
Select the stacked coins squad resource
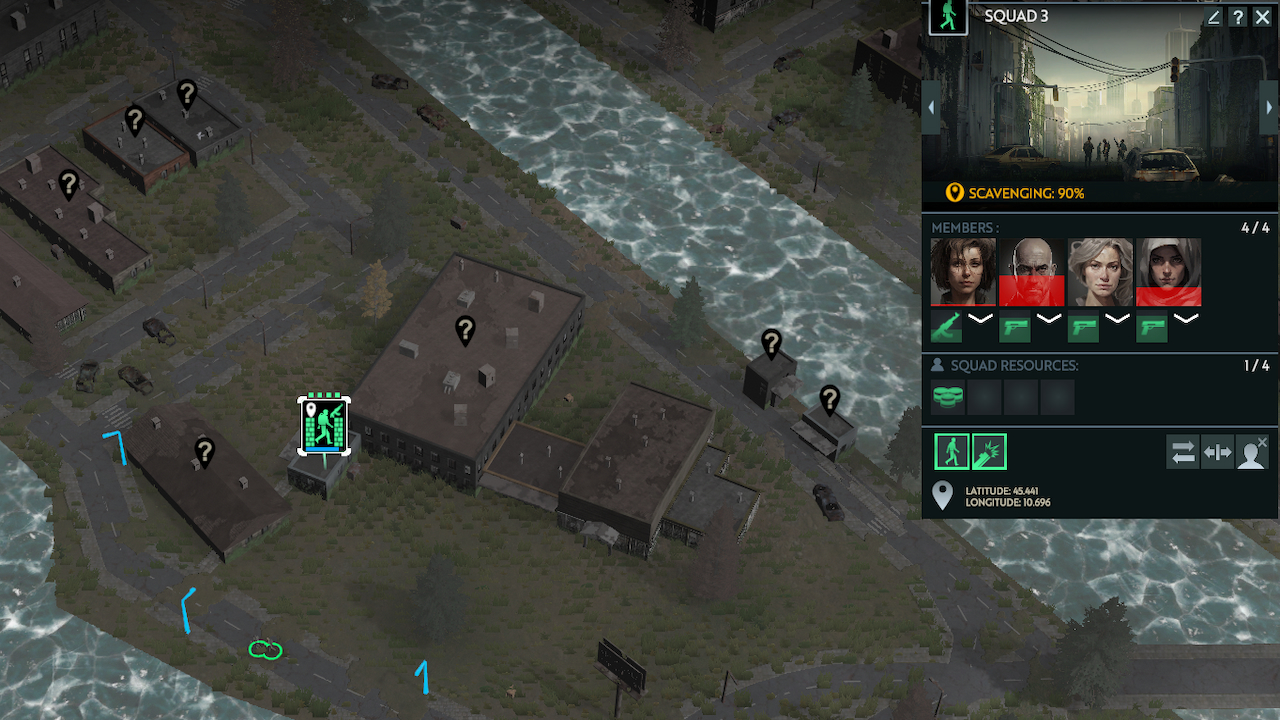pyautogui.click(x=948, y=397)
